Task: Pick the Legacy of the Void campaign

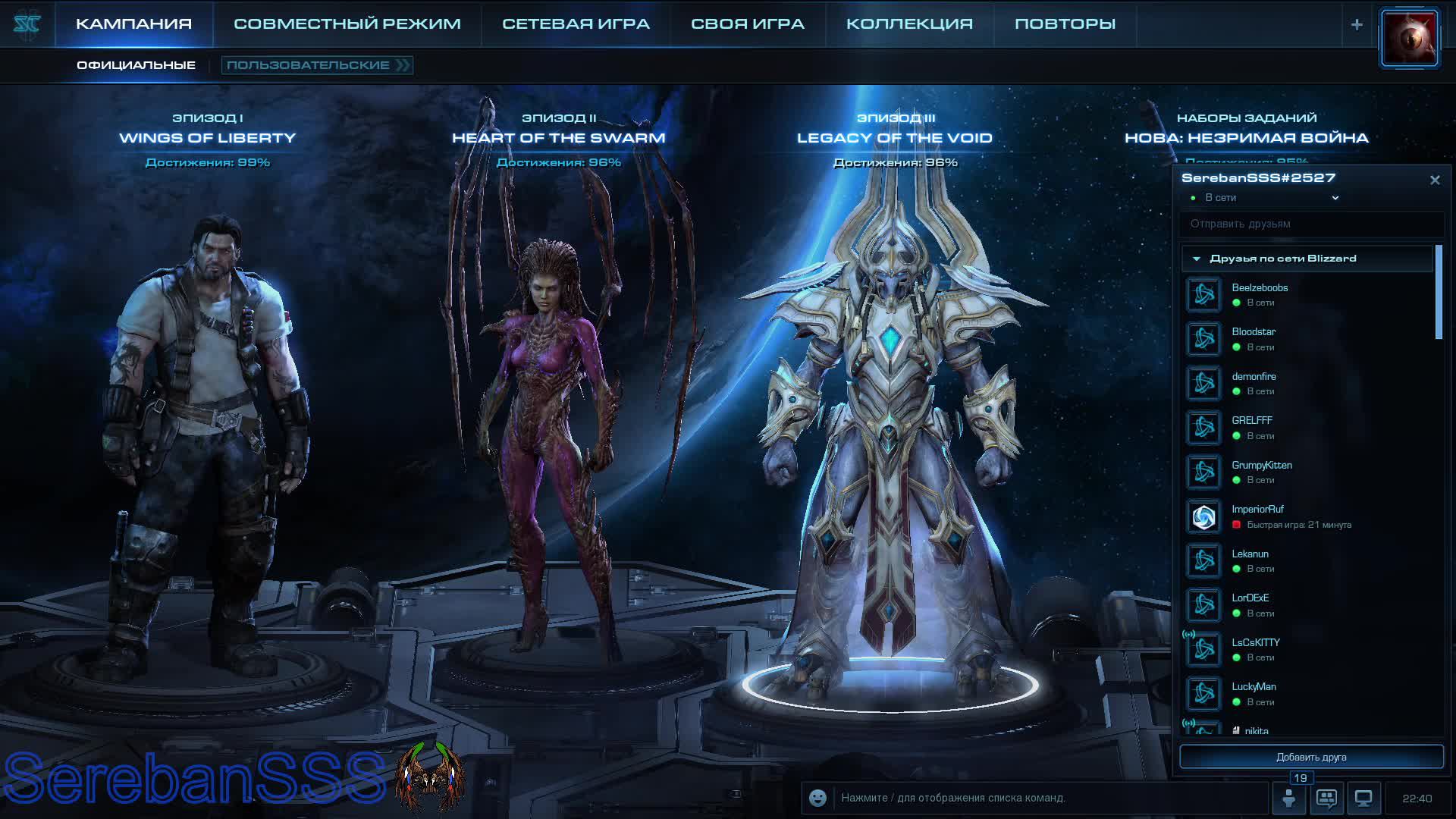Action: pyautogui.click(x=894, y=137)
